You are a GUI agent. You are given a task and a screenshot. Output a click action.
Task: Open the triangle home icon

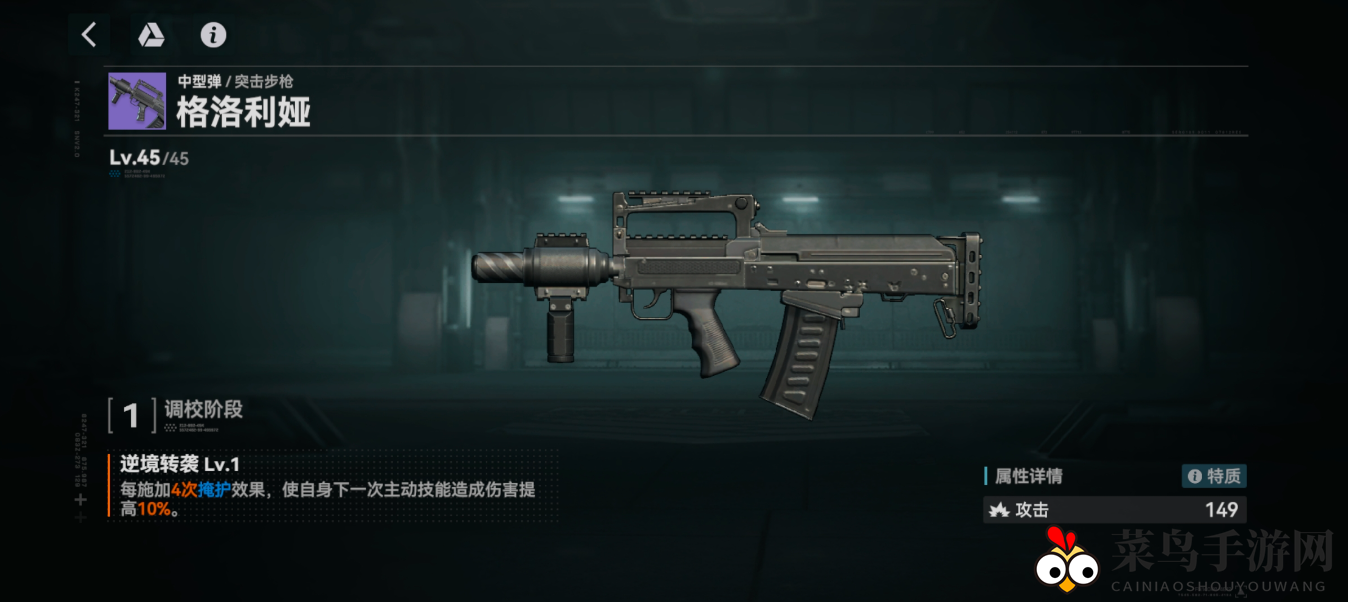tap(151, 35)
